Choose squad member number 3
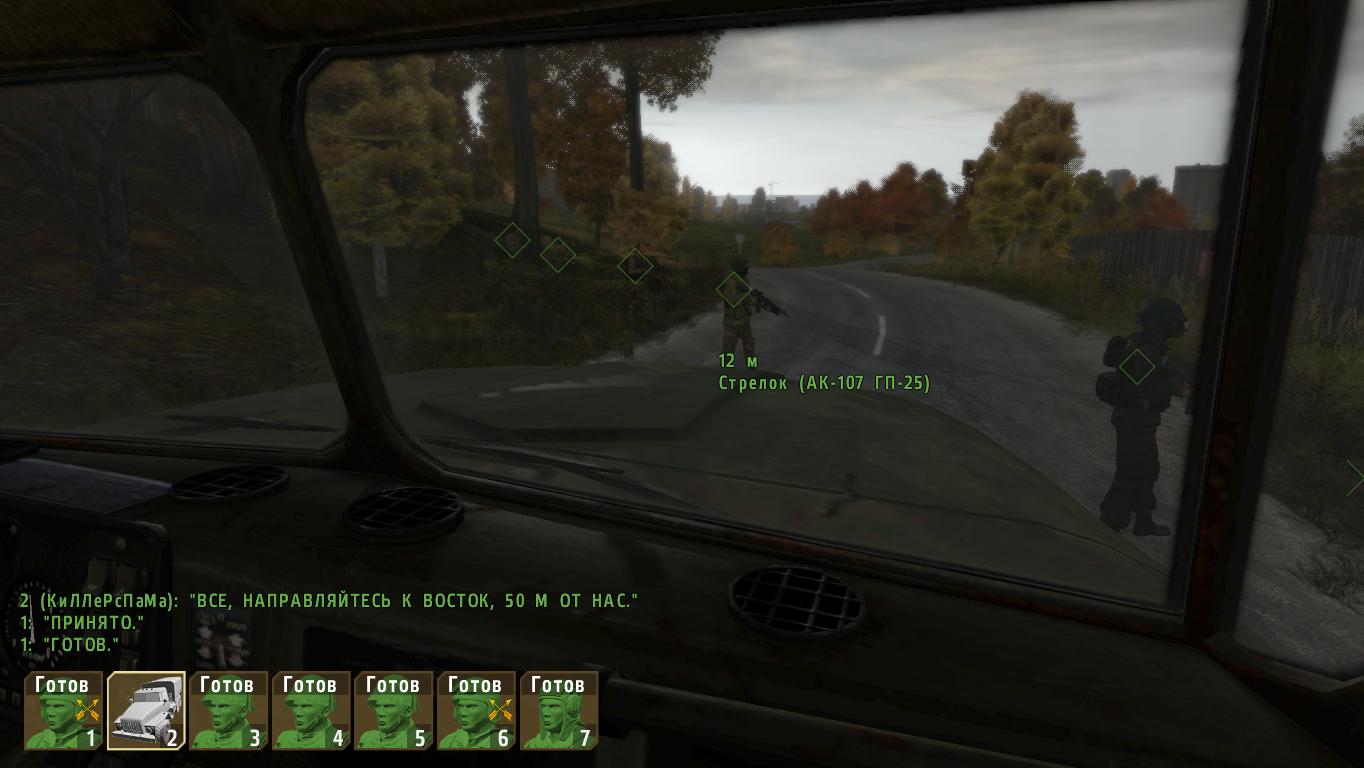1364x768 pixels. (x=229, y=711)
